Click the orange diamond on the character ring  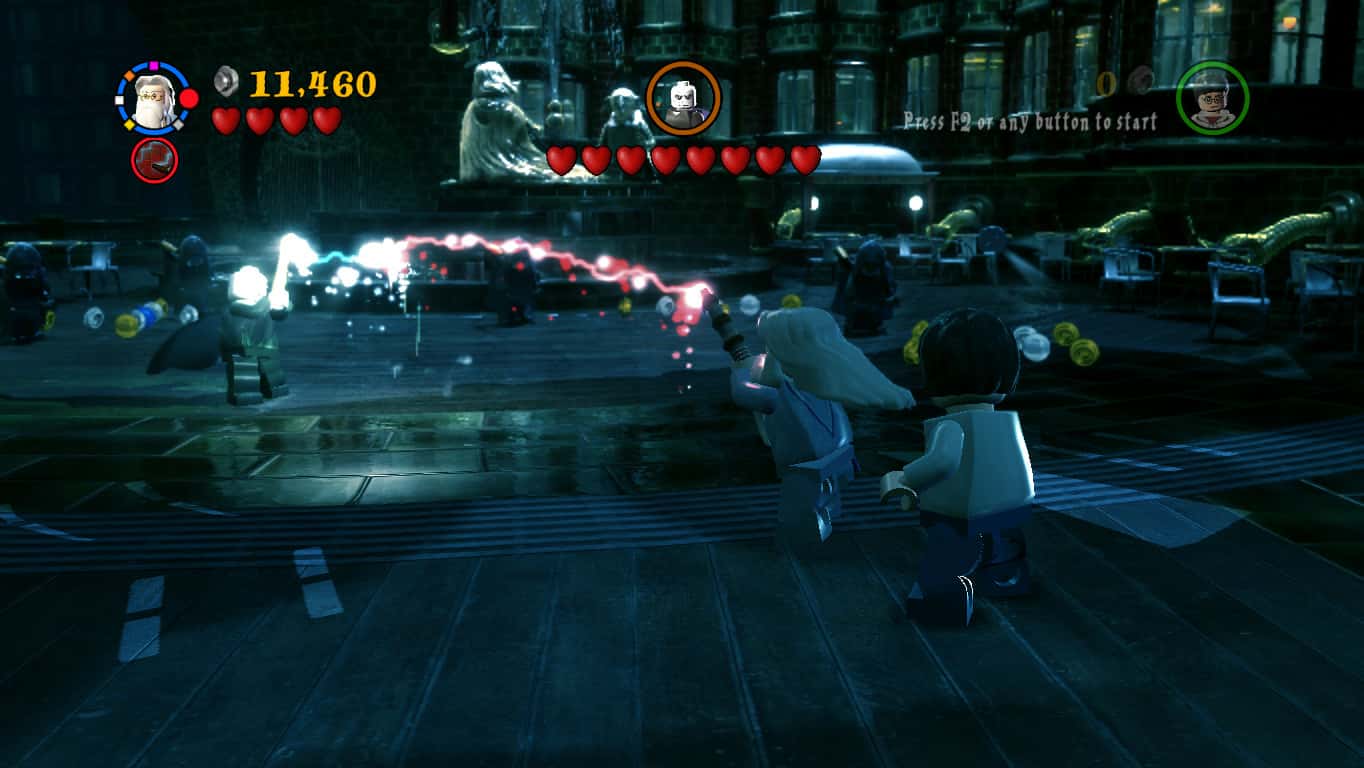pyautogui.click(x=129, y=75)
